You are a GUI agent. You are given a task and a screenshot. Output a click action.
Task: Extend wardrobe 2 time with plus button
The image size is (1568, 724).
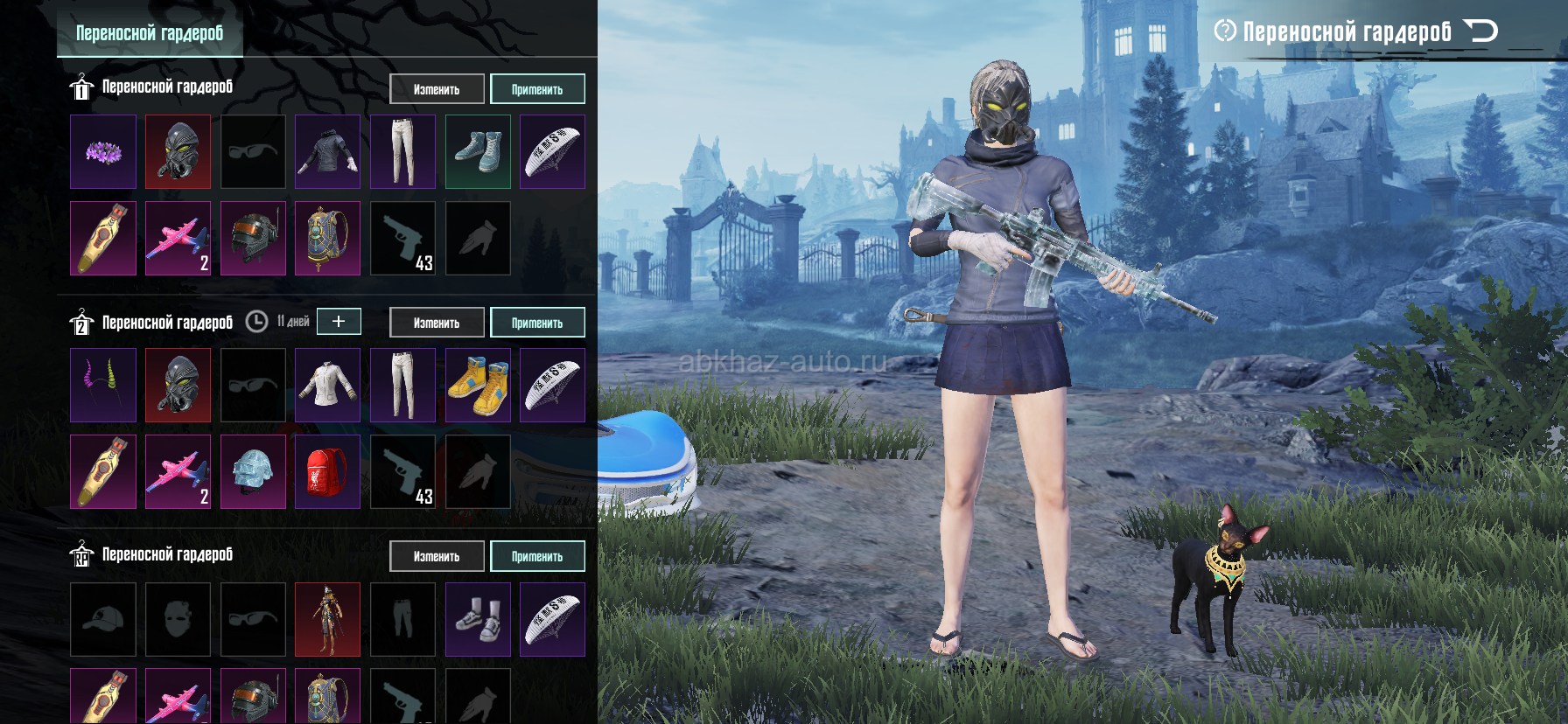[x=339, y=321]
